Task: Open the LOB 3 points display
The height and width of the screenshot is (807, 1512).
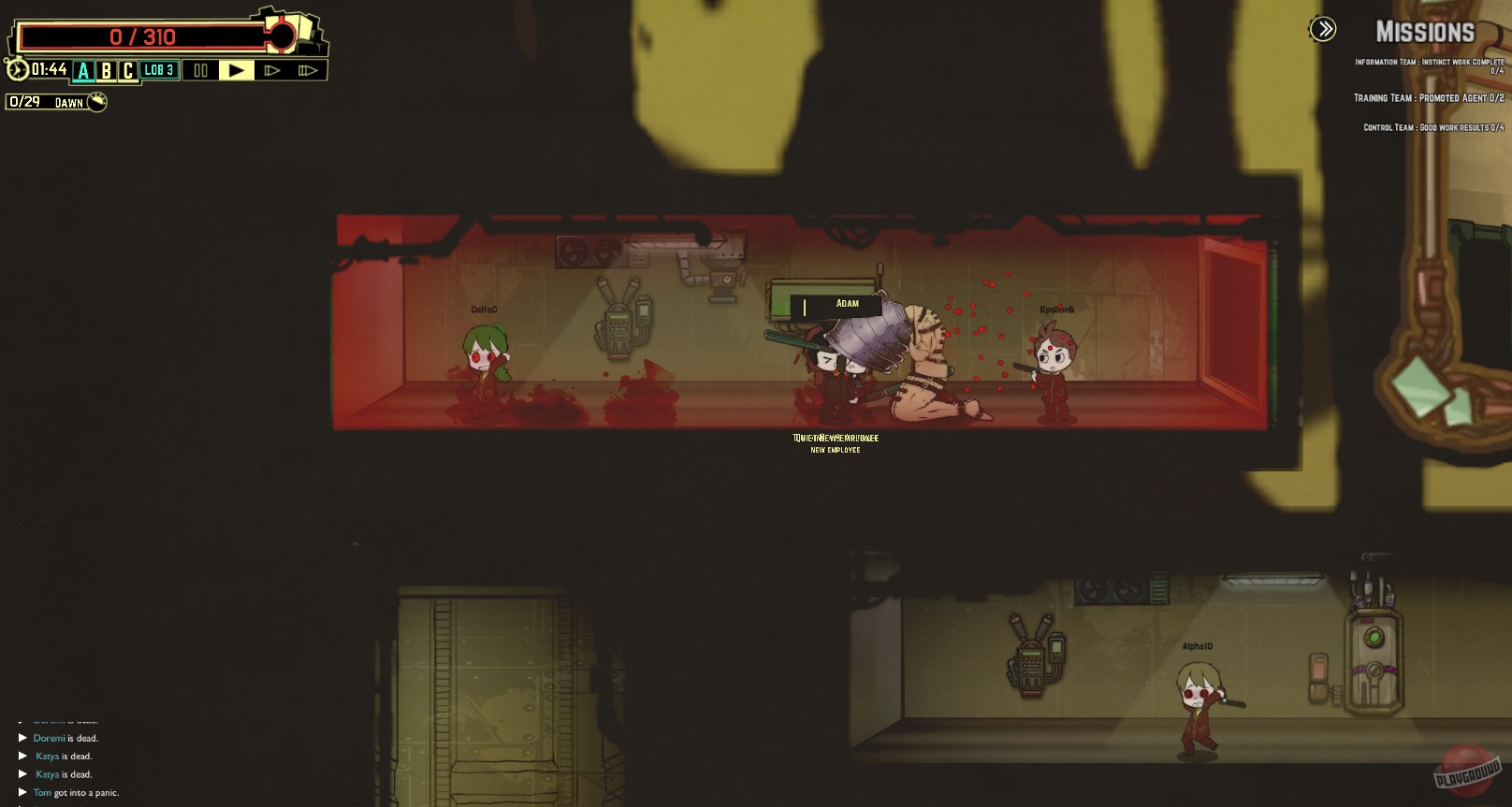Action: [159, 69]
